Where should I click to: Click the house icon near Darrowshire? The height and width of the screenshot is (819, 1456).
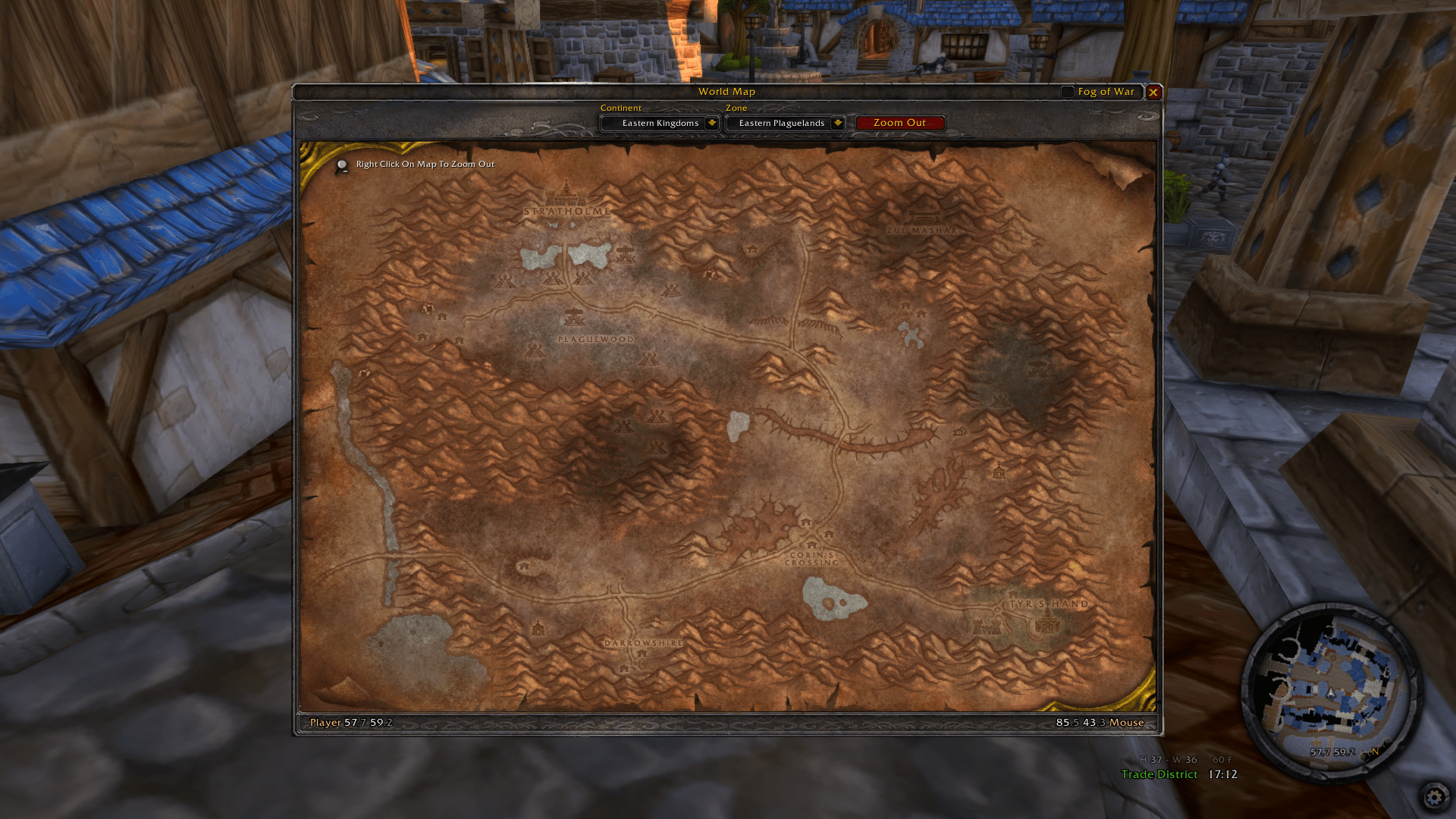point(642,654)
